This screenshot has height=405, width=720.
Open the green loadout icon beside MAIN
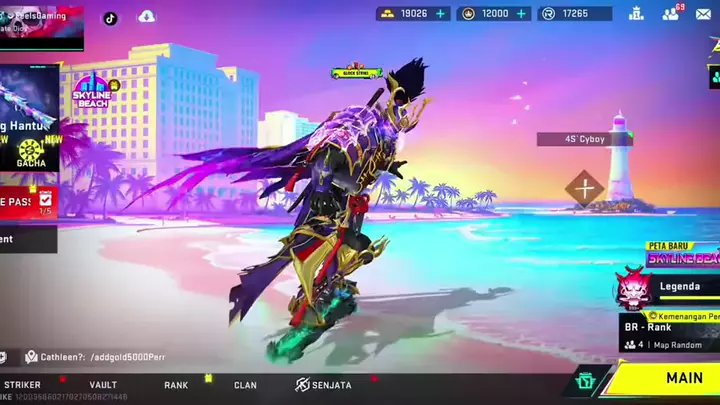click(586, 381)
